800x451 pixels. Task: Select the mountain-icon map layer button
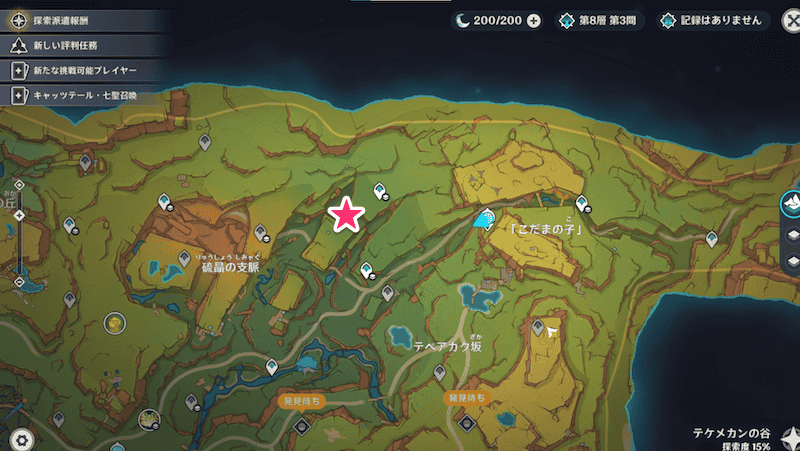pos(789,203)
